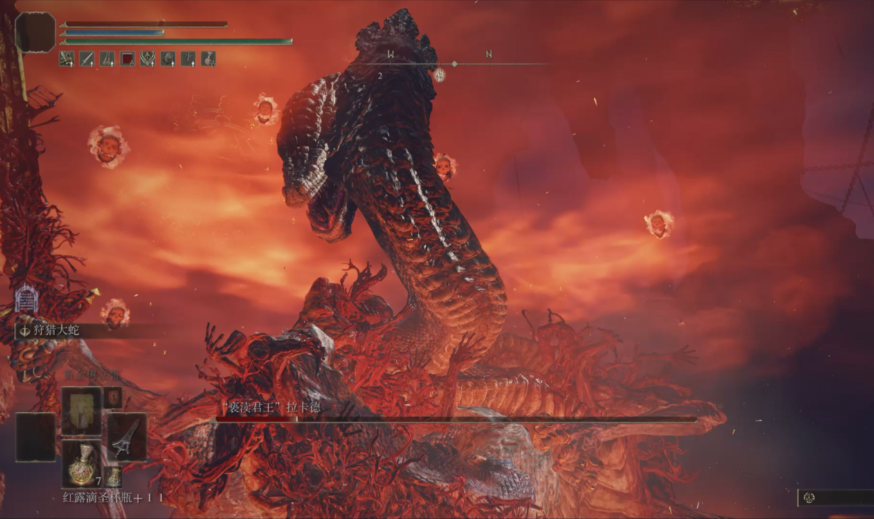Click the rune counter box

click(x=835, y=497)
